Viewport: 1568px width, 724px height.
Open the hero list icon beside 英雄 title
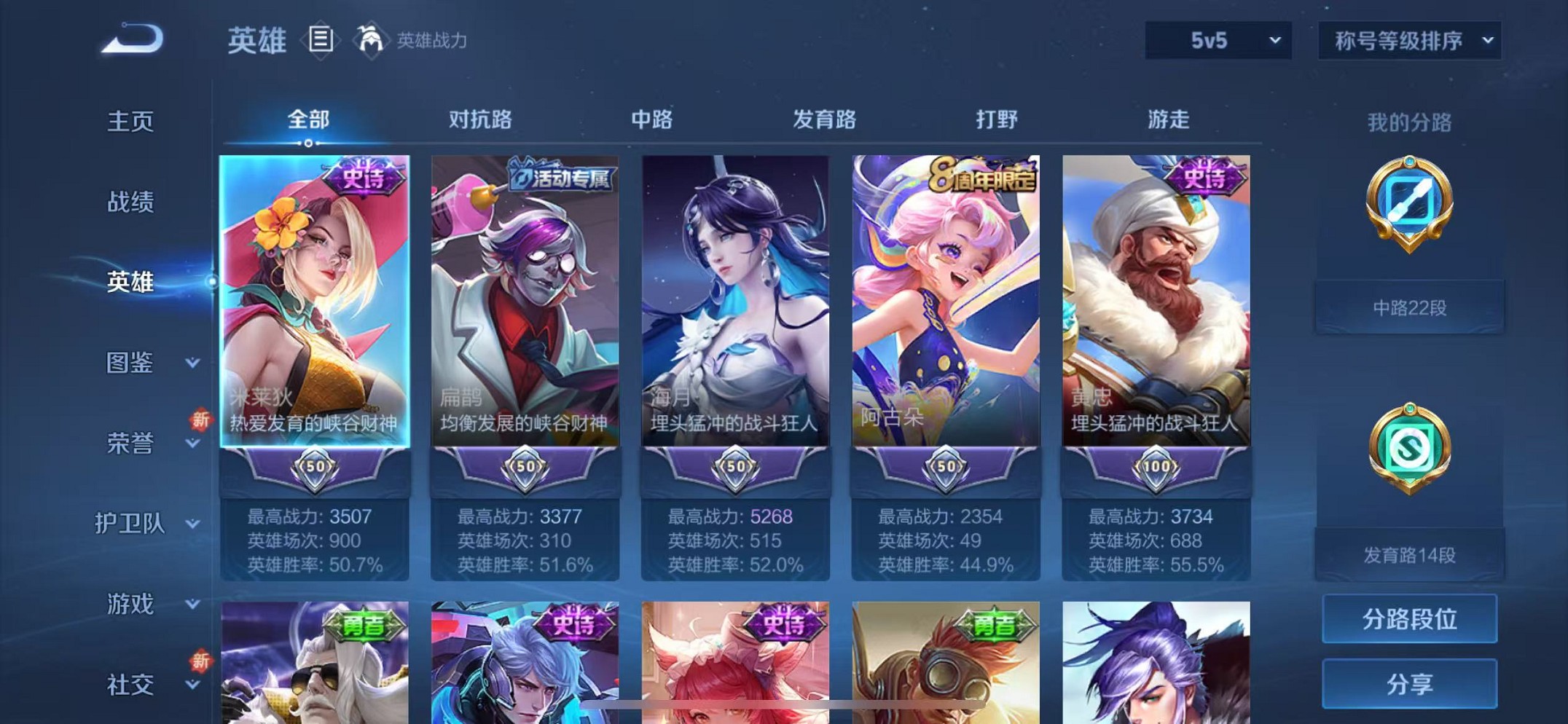(x=321, y=40)
